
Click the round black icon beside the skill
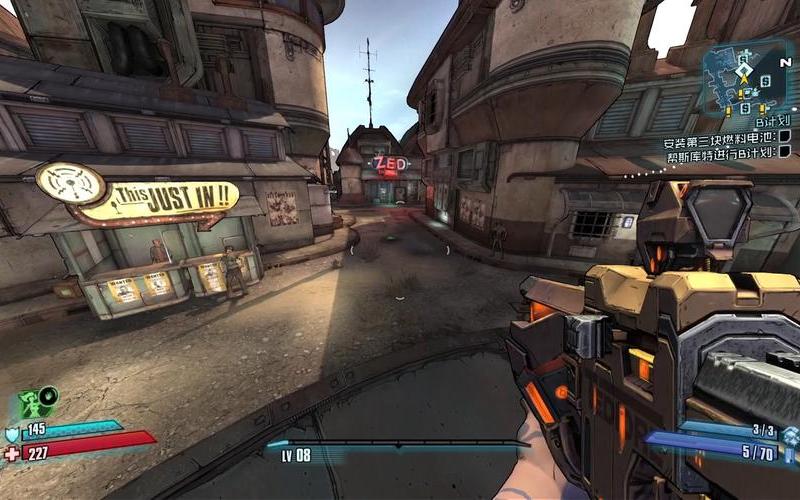pos(49,395)
